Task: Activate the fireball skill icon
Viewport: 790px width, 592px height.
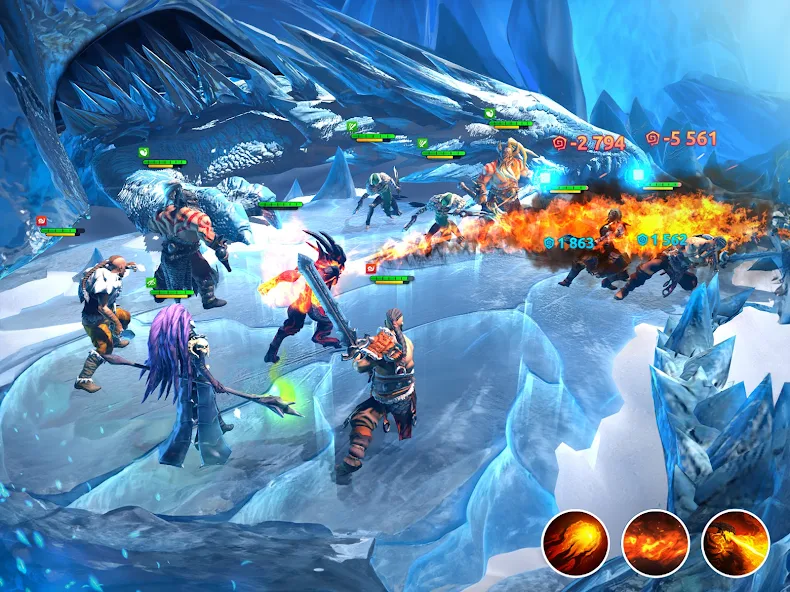Action: pyautogui.click(x=575, y=542)
